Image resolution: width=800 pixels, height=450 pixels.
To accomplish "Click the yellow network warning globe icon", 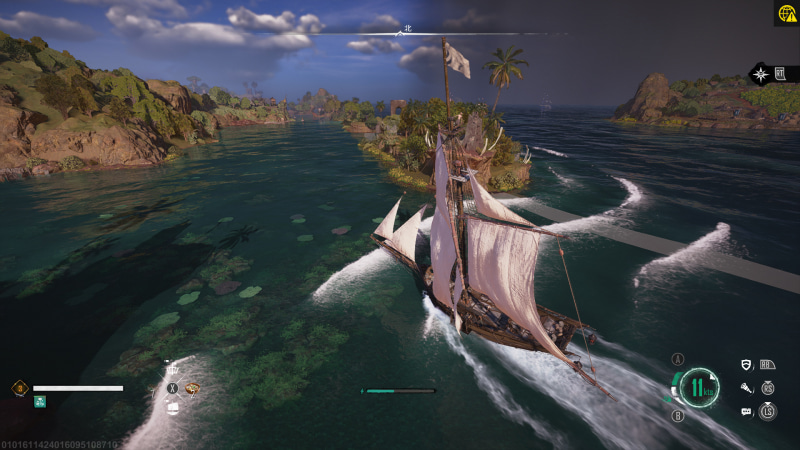I will tap(786, 13).
